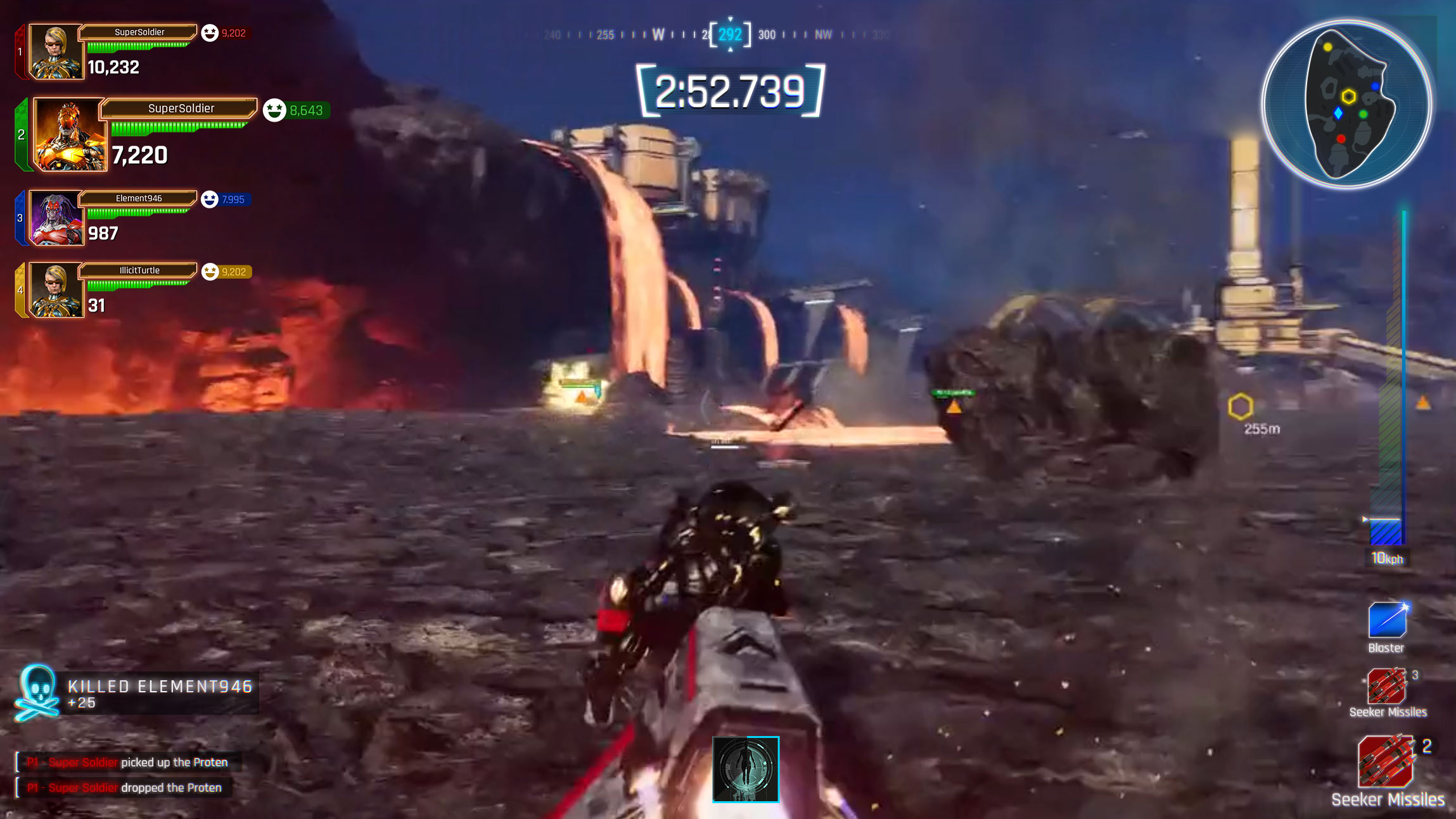
Task: Select the rank 2 SuperSoldier portrait
Action: coord(70,135)
